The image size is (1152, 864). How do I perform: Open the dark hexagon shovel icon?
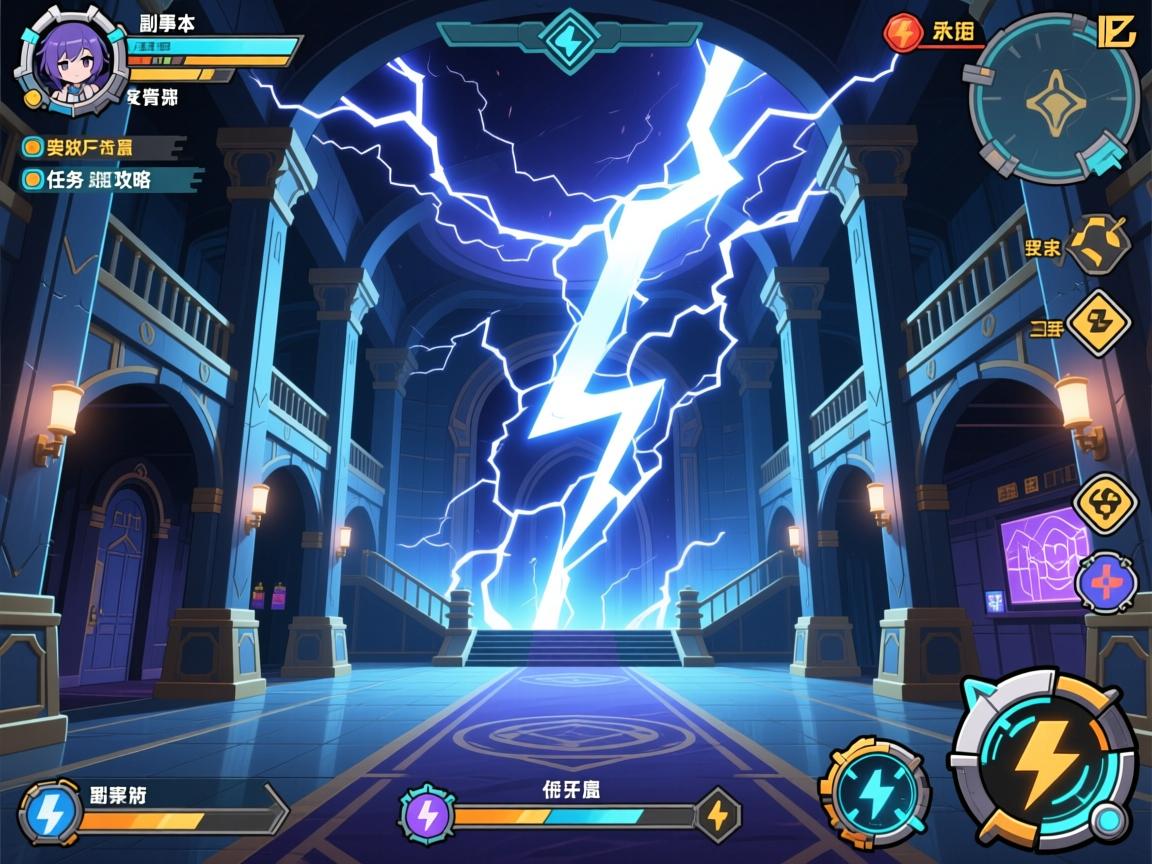(1097, 245)
